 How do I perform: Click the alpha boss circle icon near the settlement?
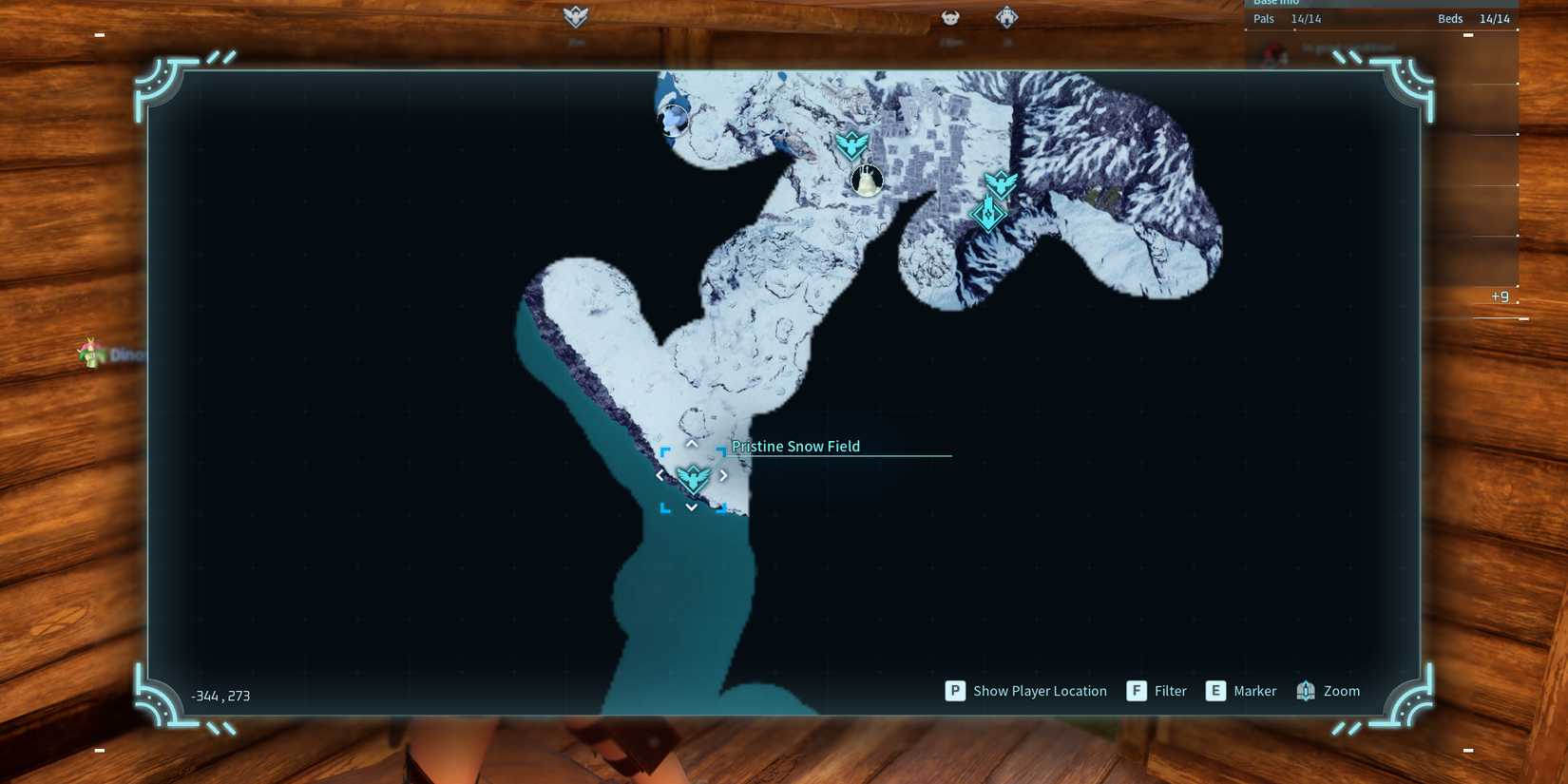[868, 180]
